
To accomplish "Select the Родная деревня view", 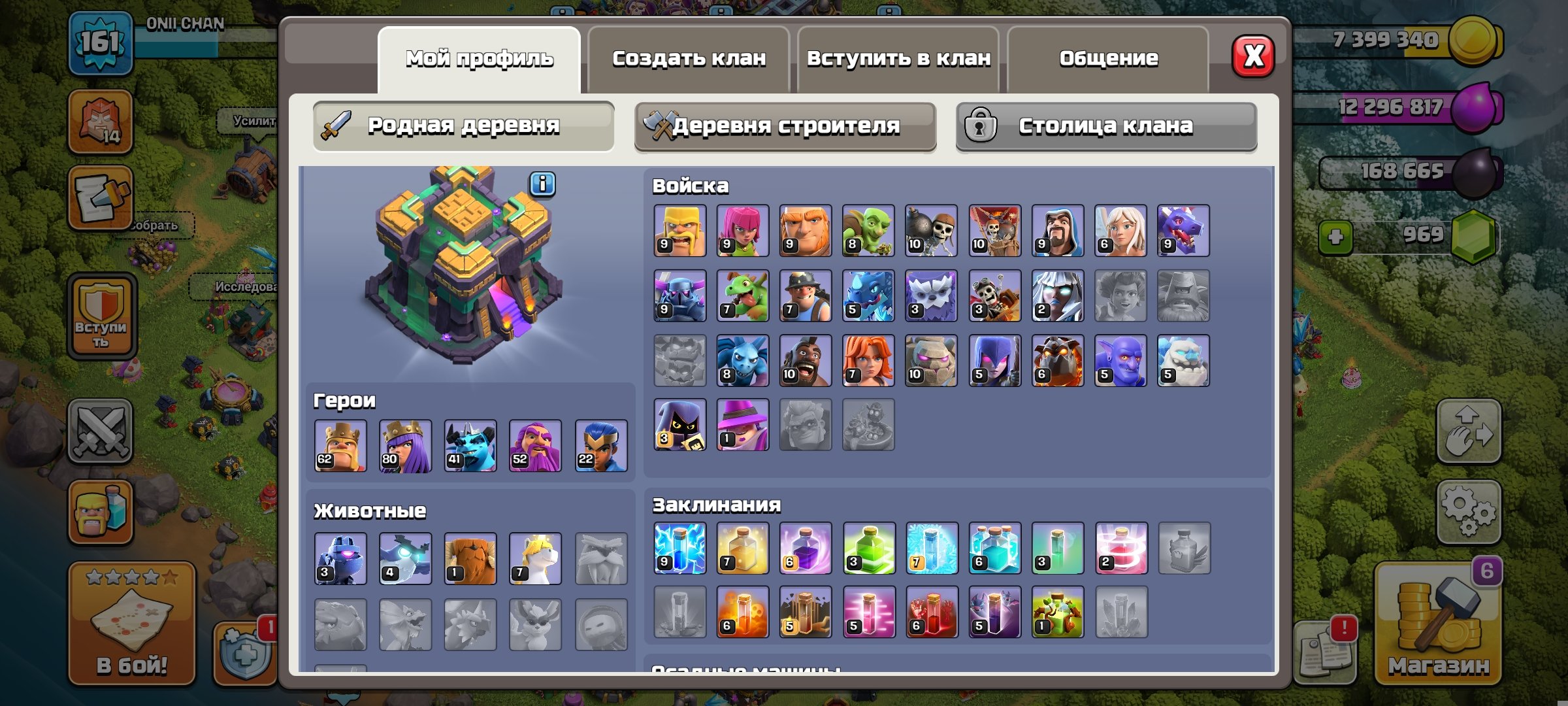I will (463, 126).
